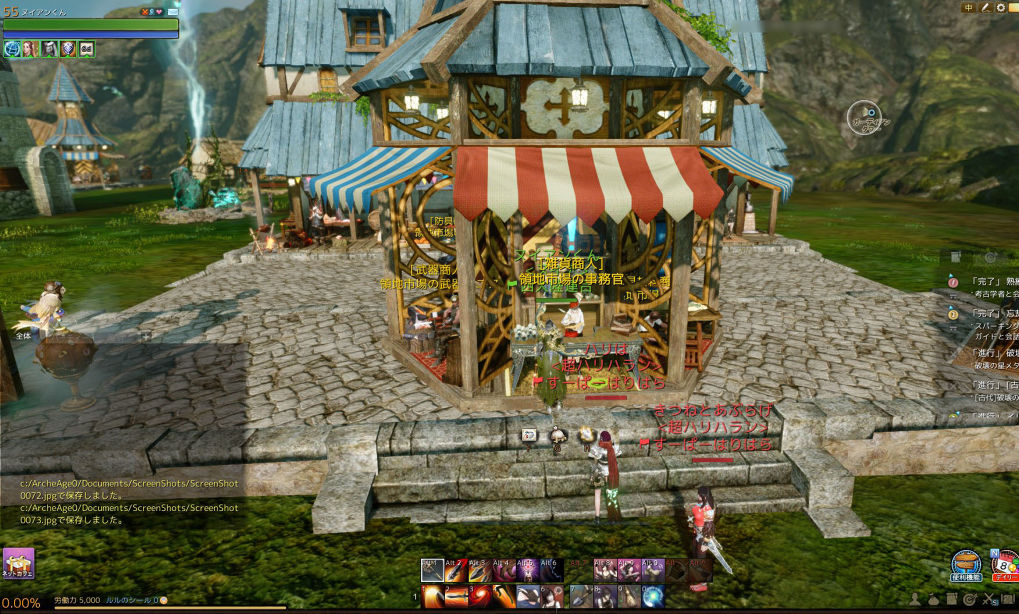Use the shovel item in slot 7

(580, 596)
